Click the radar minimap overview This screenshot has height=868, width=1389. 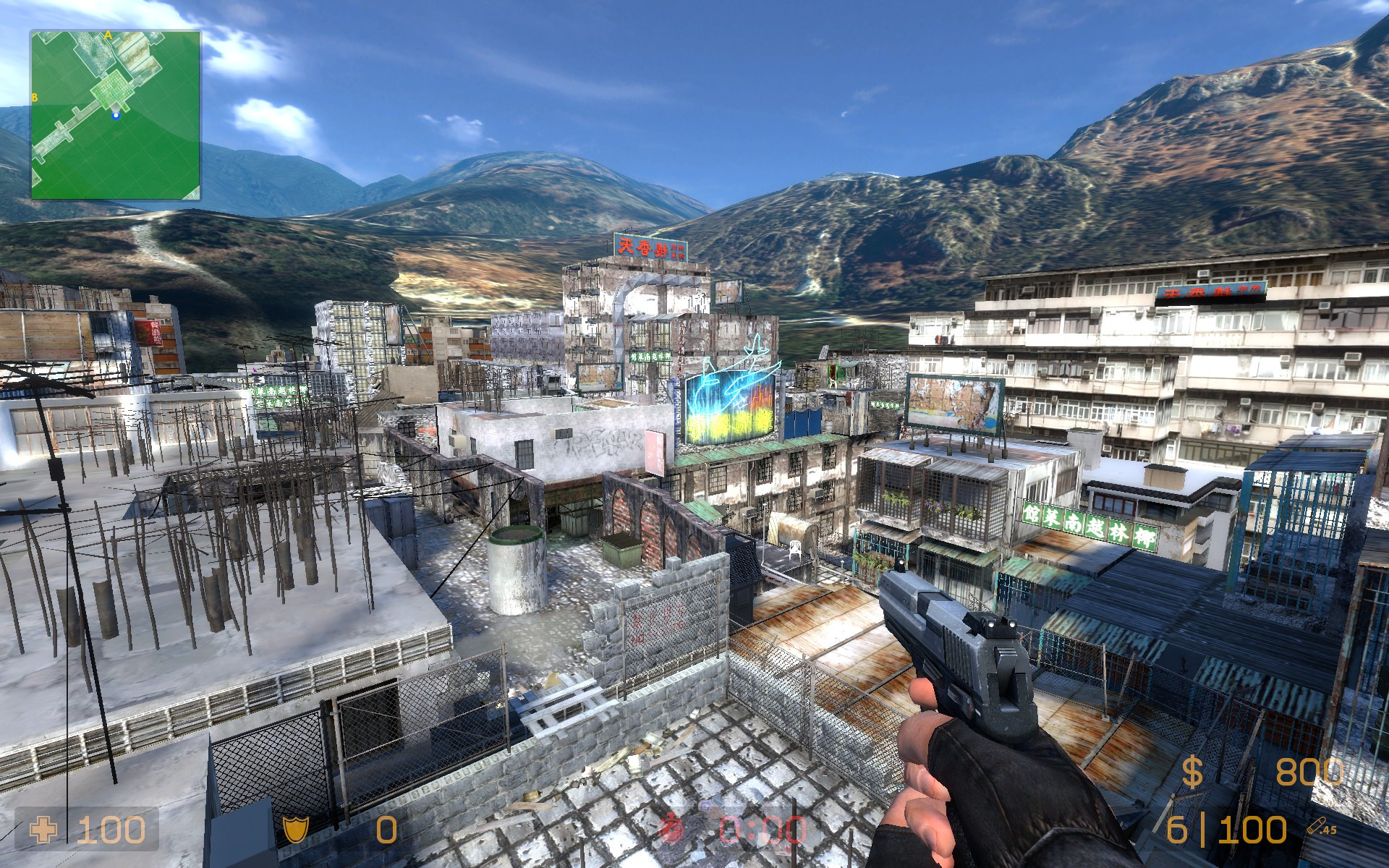tap(116, 115)
